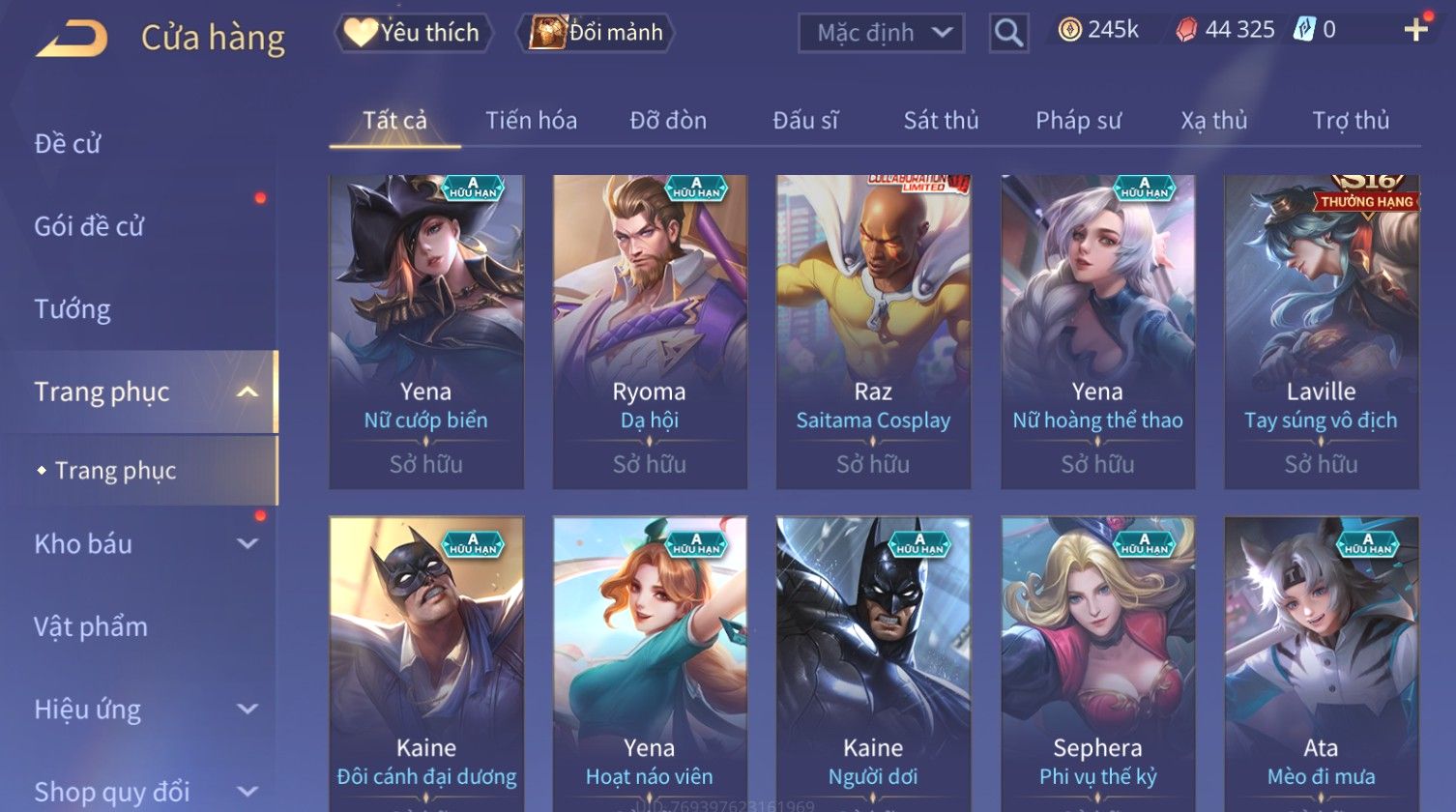Image resolution: width=1456 pixels, height=812 pixels.
Task: Add currency with the plus button
Action: click(1415, 30)
